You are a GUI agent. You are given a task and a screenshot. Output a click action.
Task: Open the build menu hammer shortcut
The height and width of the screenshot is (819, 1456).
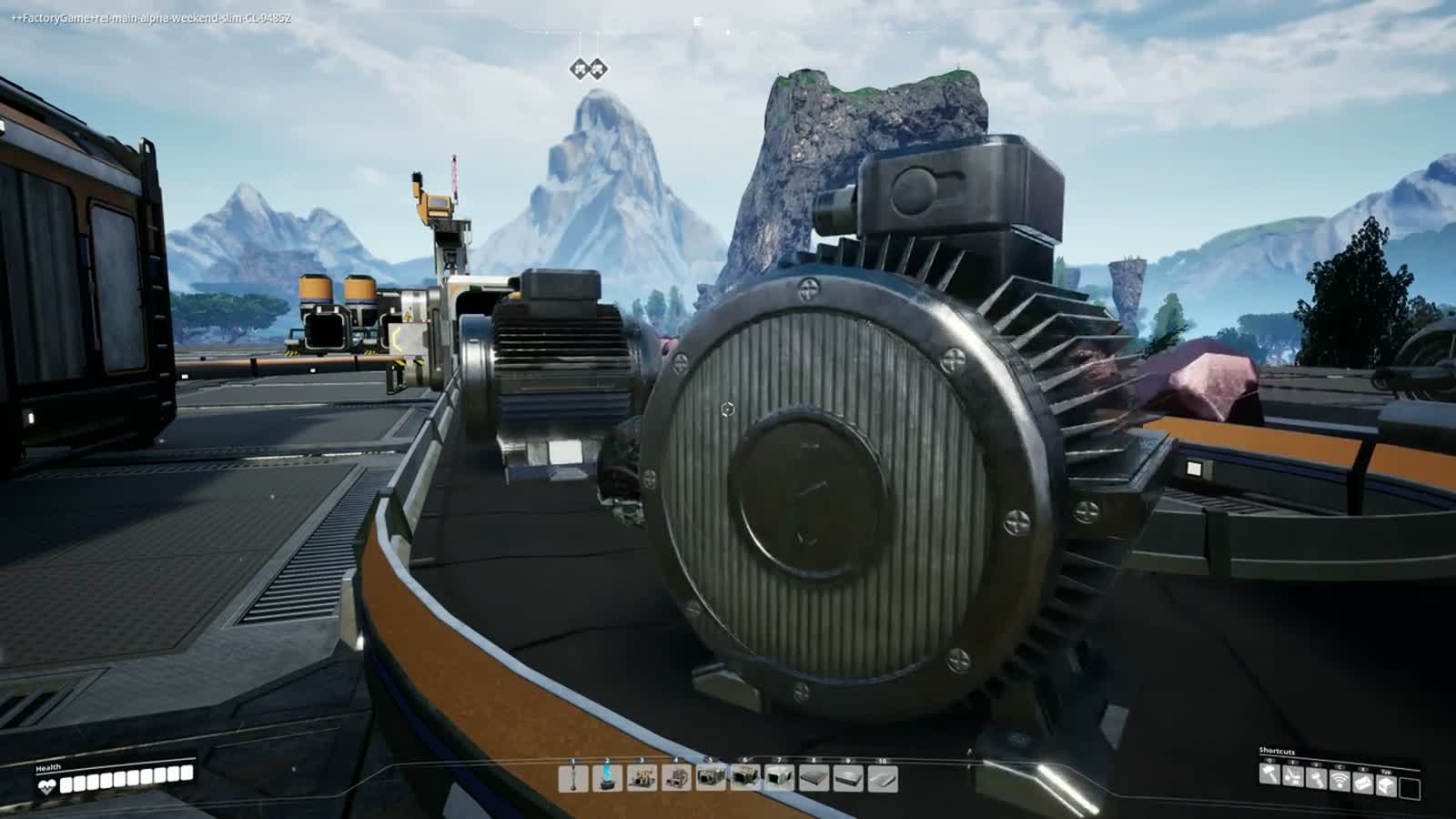tap(1270, 776)
